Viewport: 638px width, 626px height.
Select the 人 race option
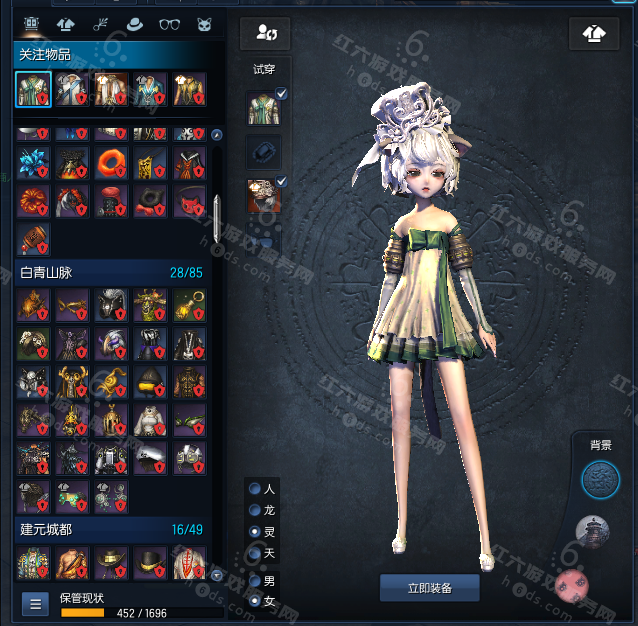coord(256,489)
